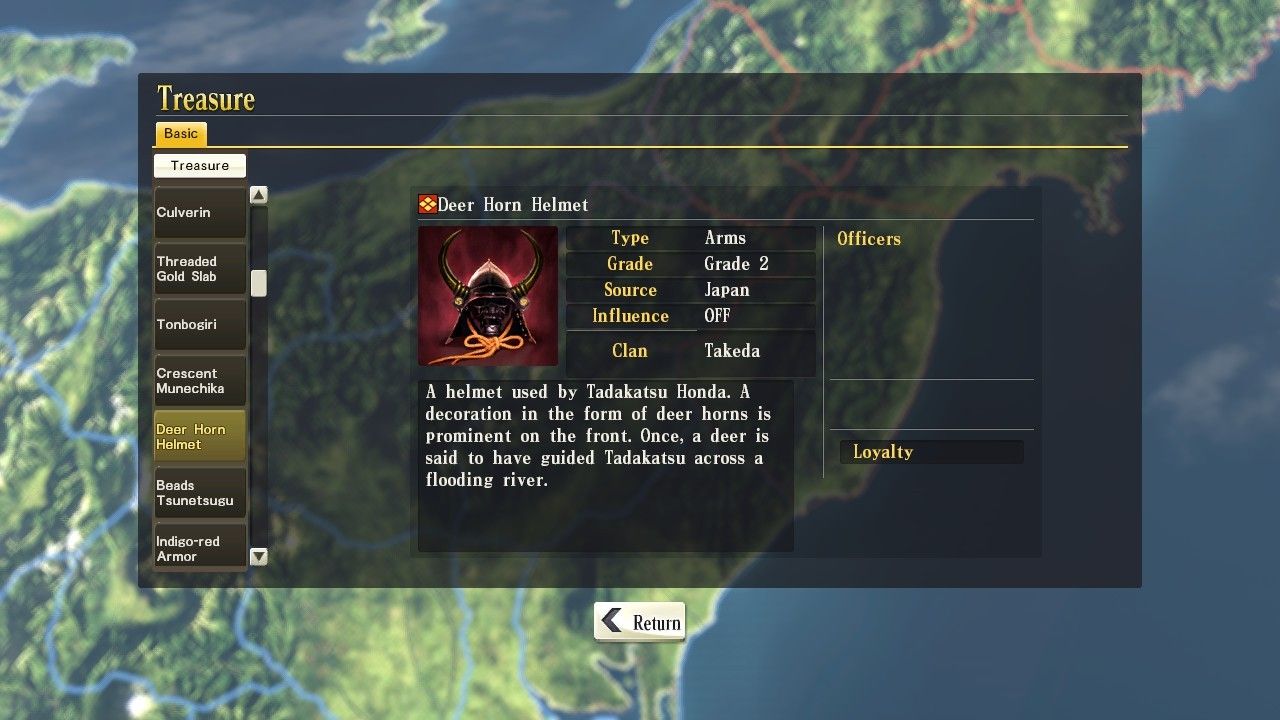
Task: Select the Treasure category tab
Action: click(x=200, y=166)
